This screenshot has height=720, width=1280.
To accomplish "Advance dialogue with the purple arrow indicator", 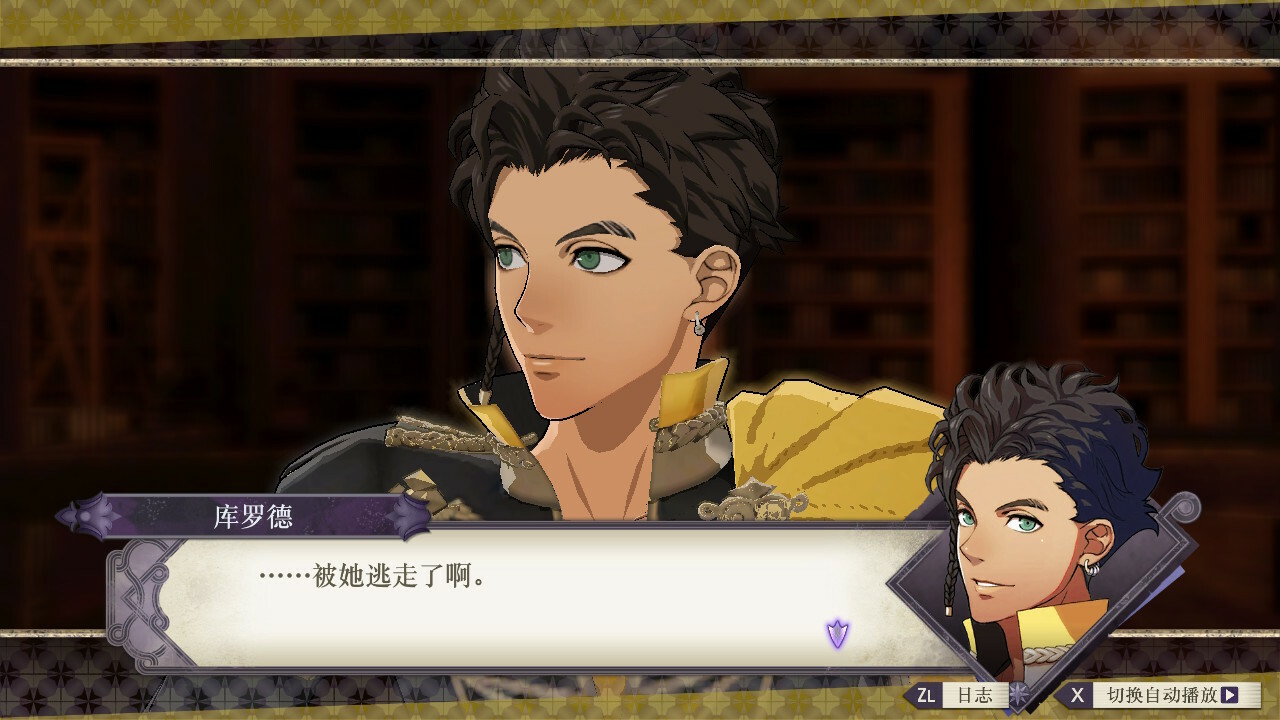I will [x=837, y=633].
